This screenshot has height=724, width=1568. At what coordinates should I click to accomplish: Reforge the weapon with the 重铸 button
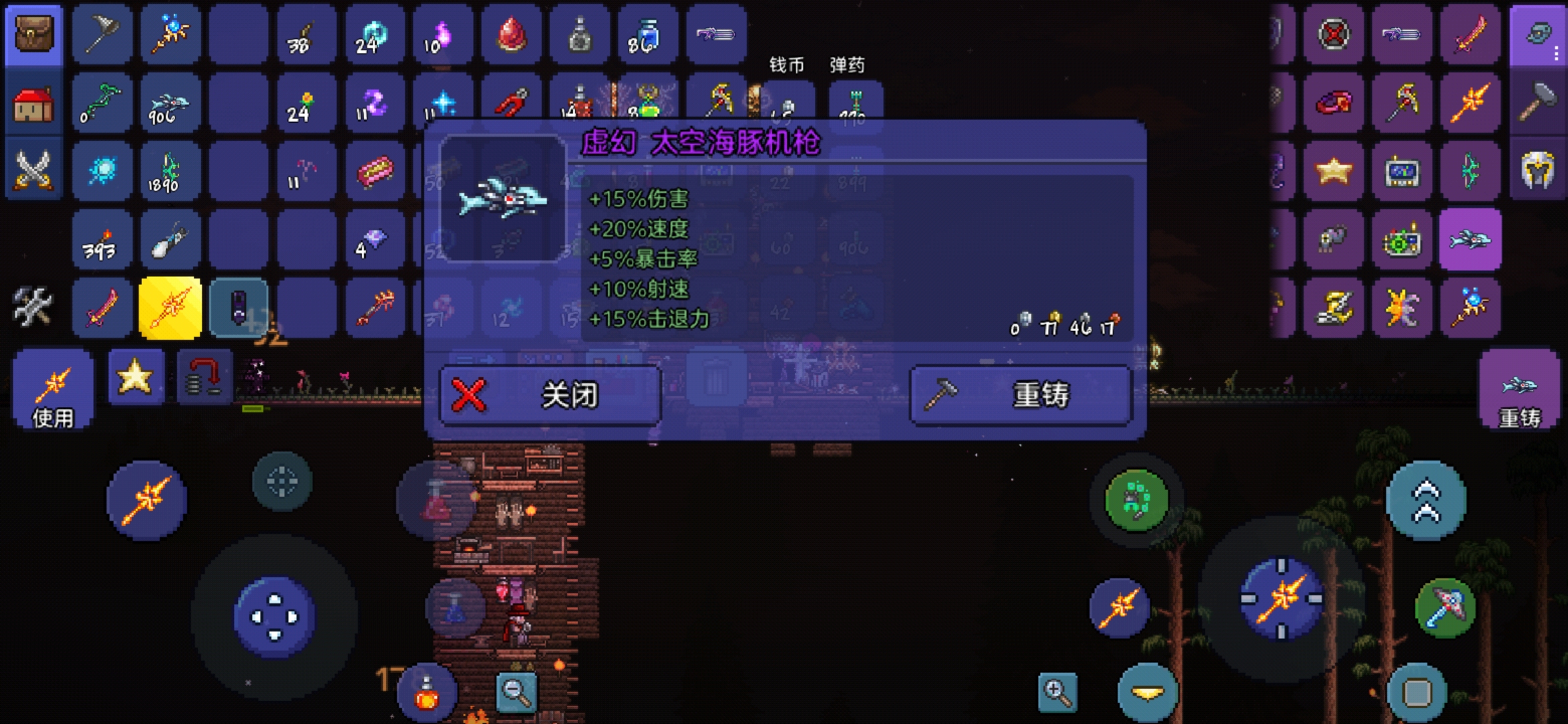point(1020,396)
